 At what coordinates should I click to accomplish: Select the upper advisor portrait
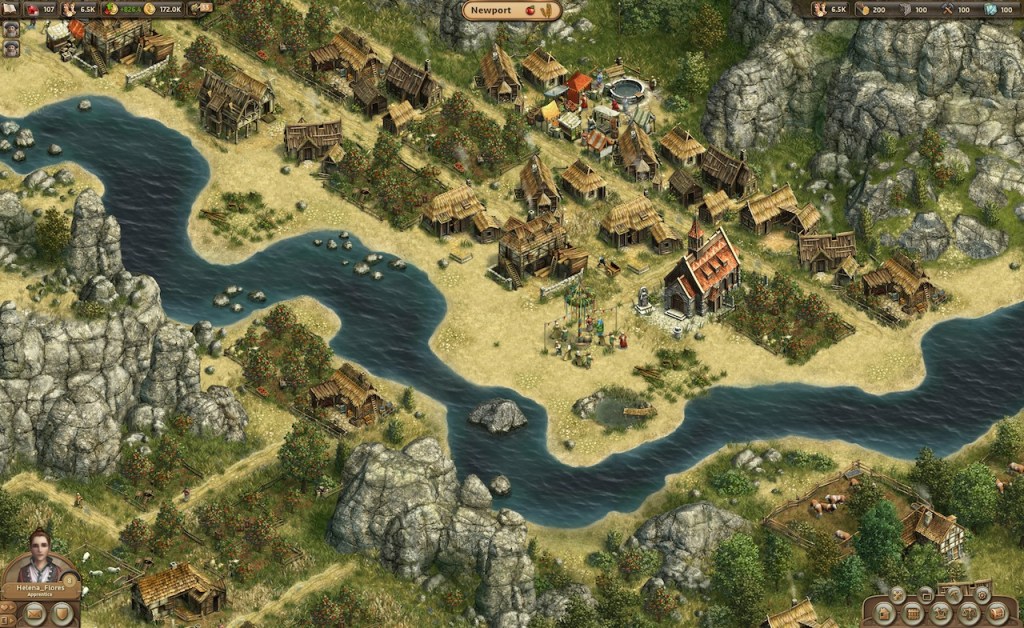[11, 28]
